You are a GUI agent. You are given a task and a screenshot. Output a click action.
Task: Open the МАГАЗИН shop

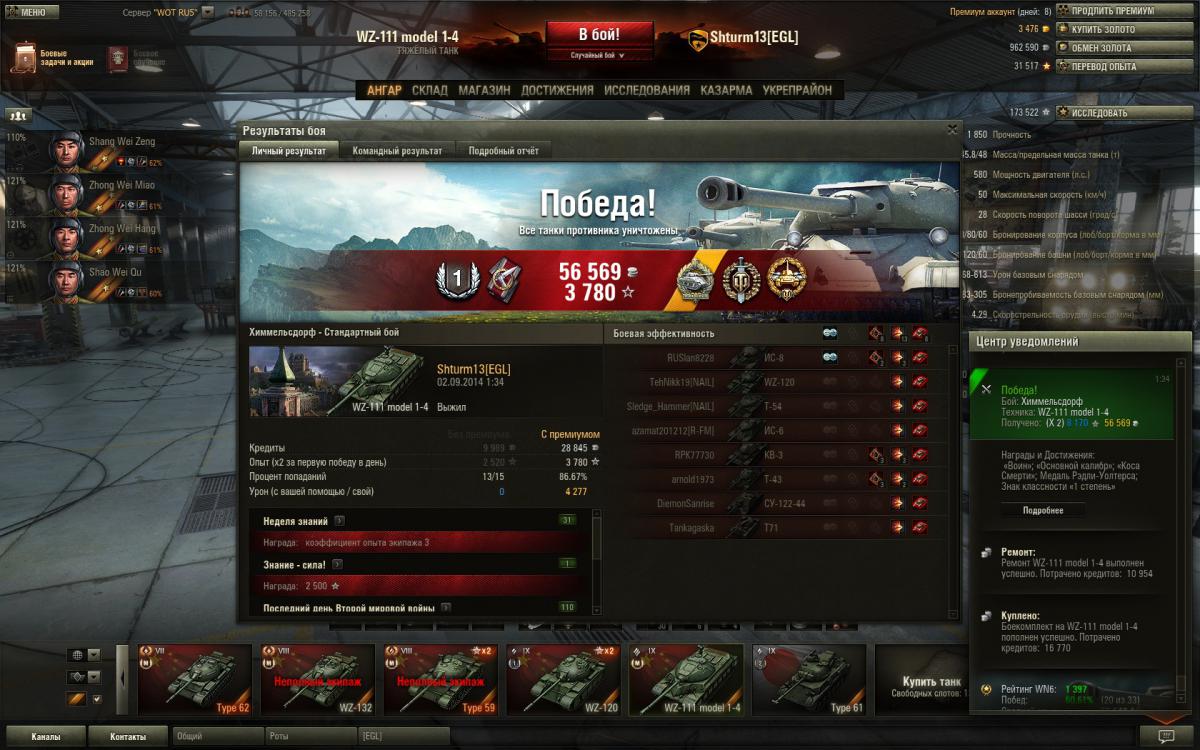tap(484, 90)
